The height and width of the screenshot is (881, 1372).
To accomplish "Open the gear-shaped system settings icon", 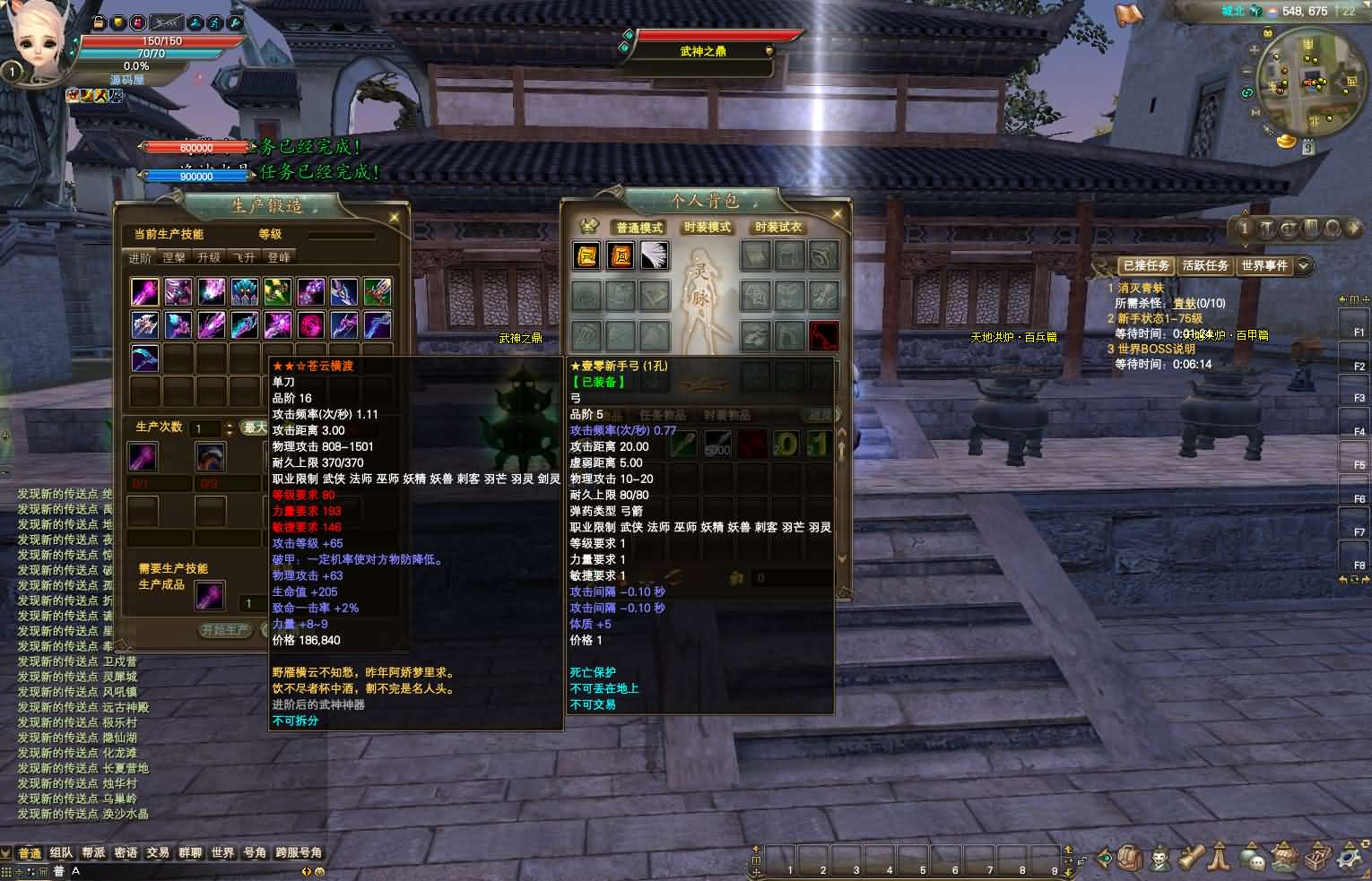I will pos(1350,858).
